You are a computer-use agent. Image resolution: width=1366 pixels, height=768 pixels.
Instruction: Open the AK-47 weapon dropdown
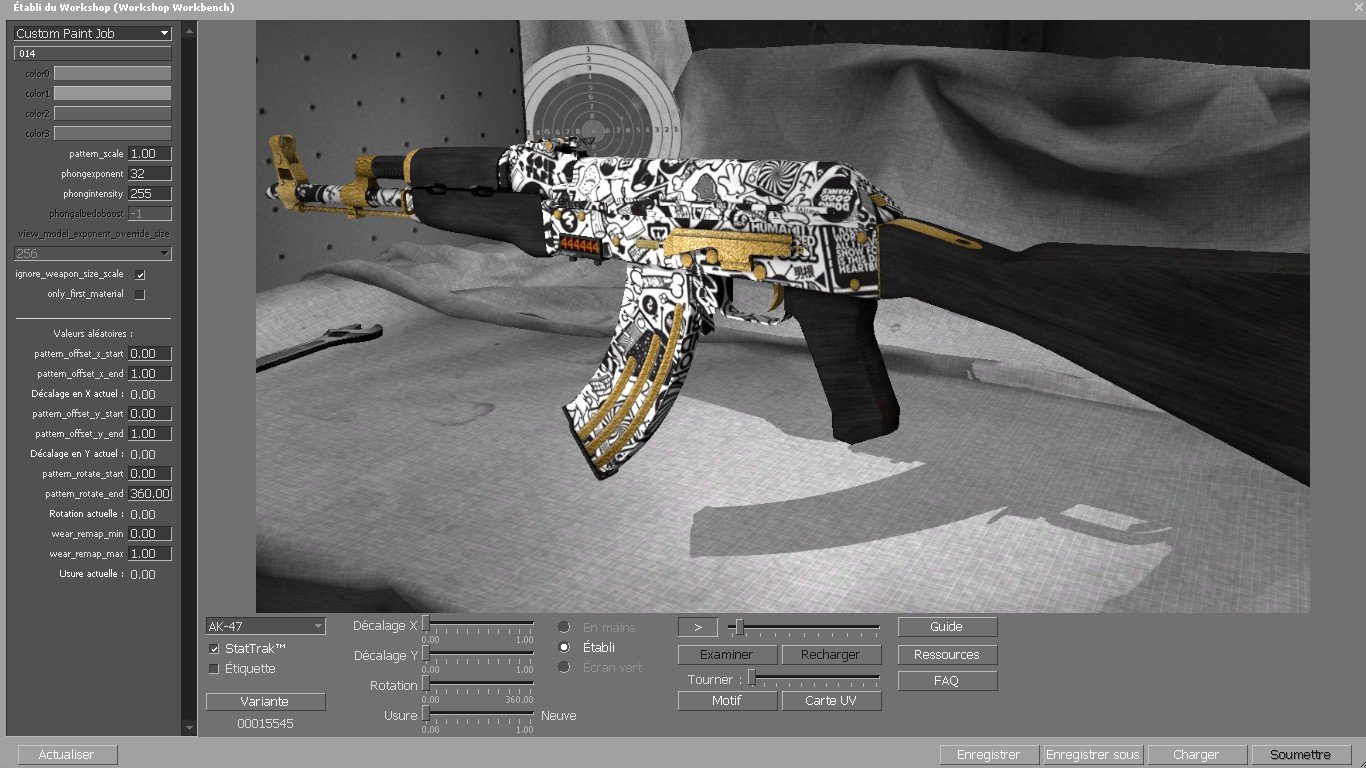(x=265, y=626)
